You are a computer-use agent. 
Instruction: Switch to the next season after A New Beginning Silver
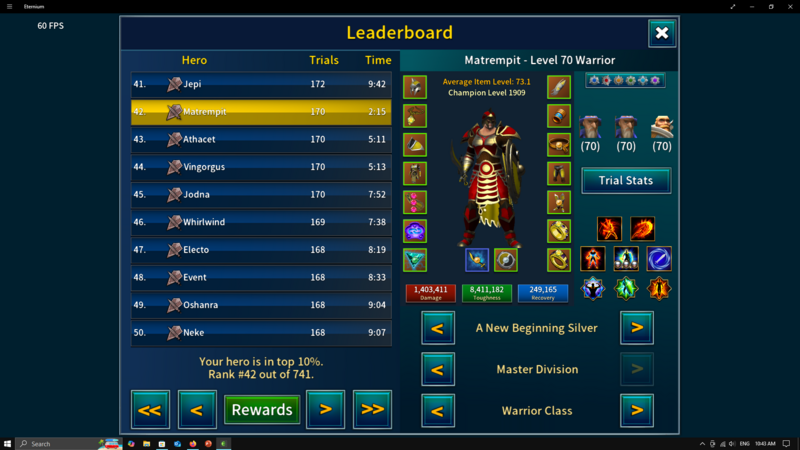pyautogui.click(x=636, y=327)
